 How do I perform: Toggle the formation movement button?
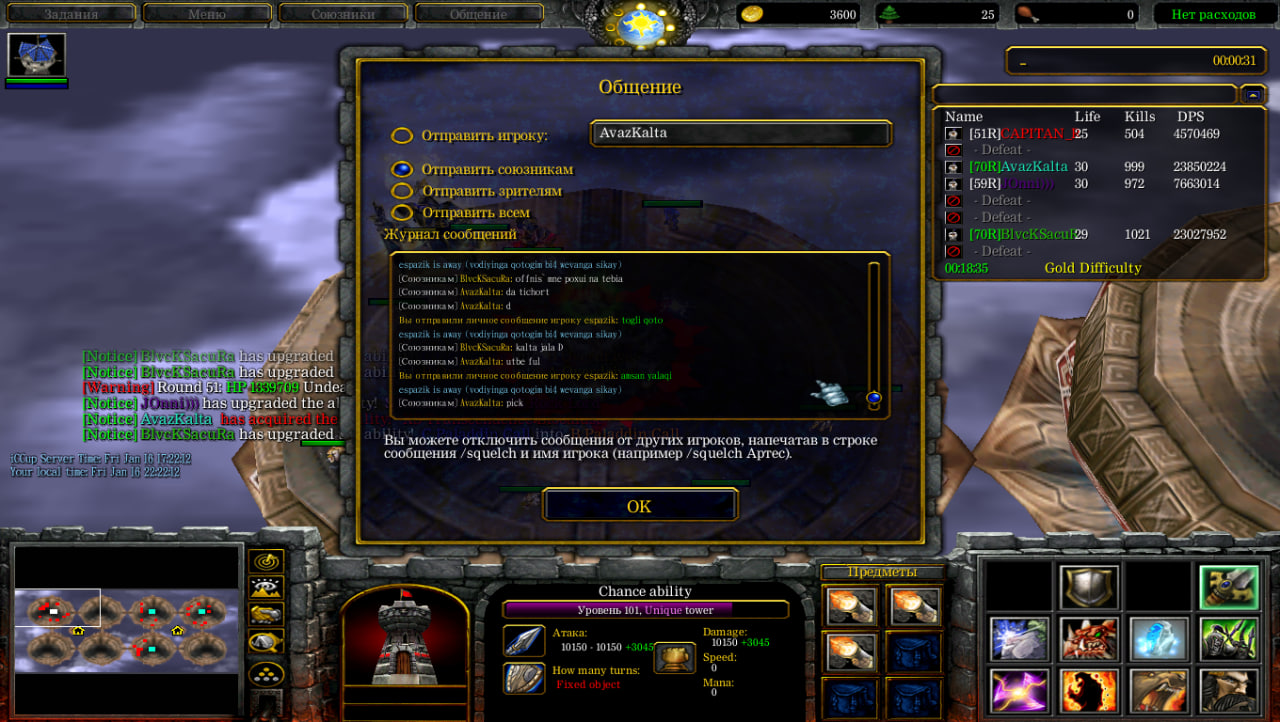point(266,672)
